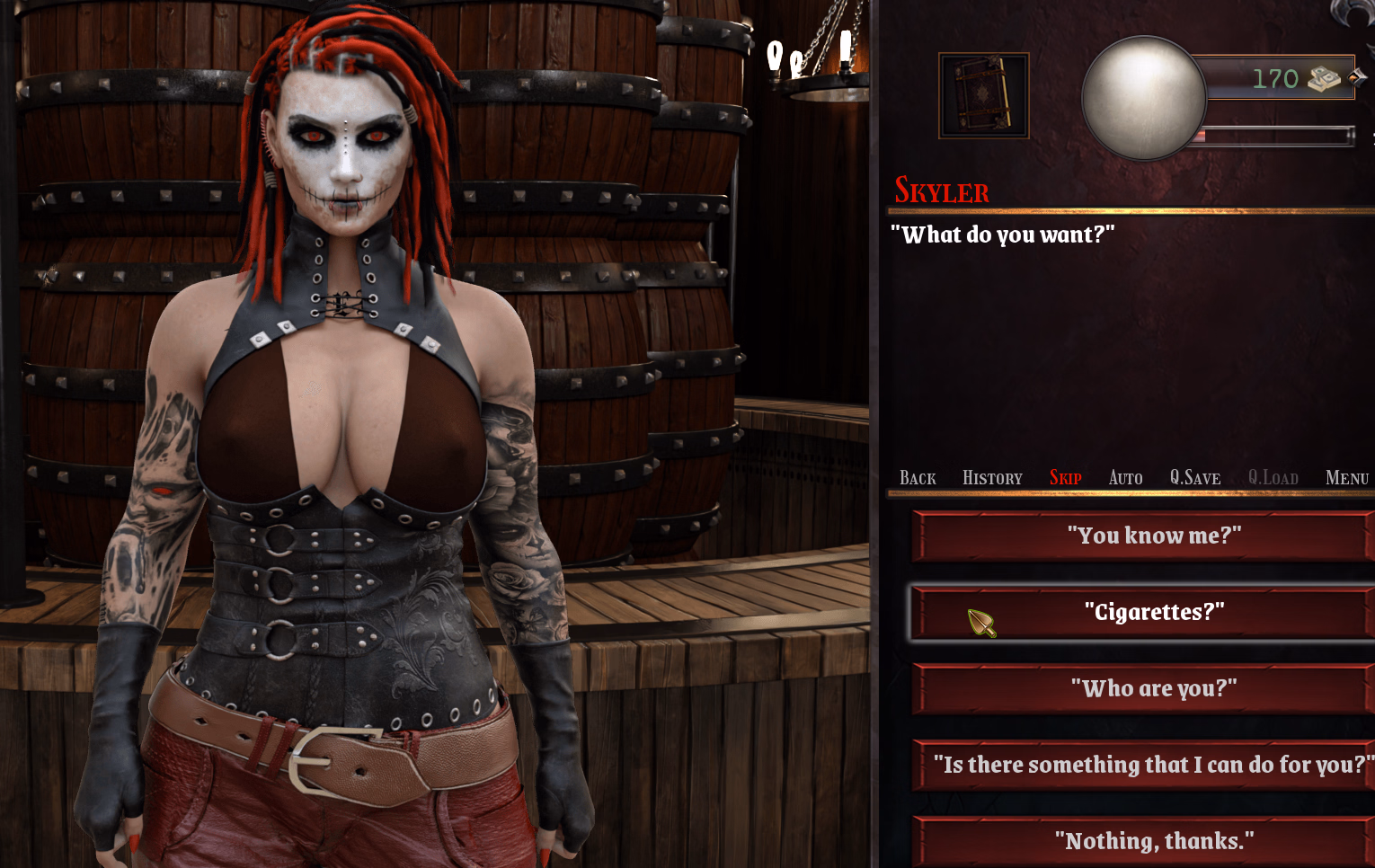Screen dimensions: 1375x868
Task: Select the "Who are you?" dialogue option
Action: [x=1154, y=688]
